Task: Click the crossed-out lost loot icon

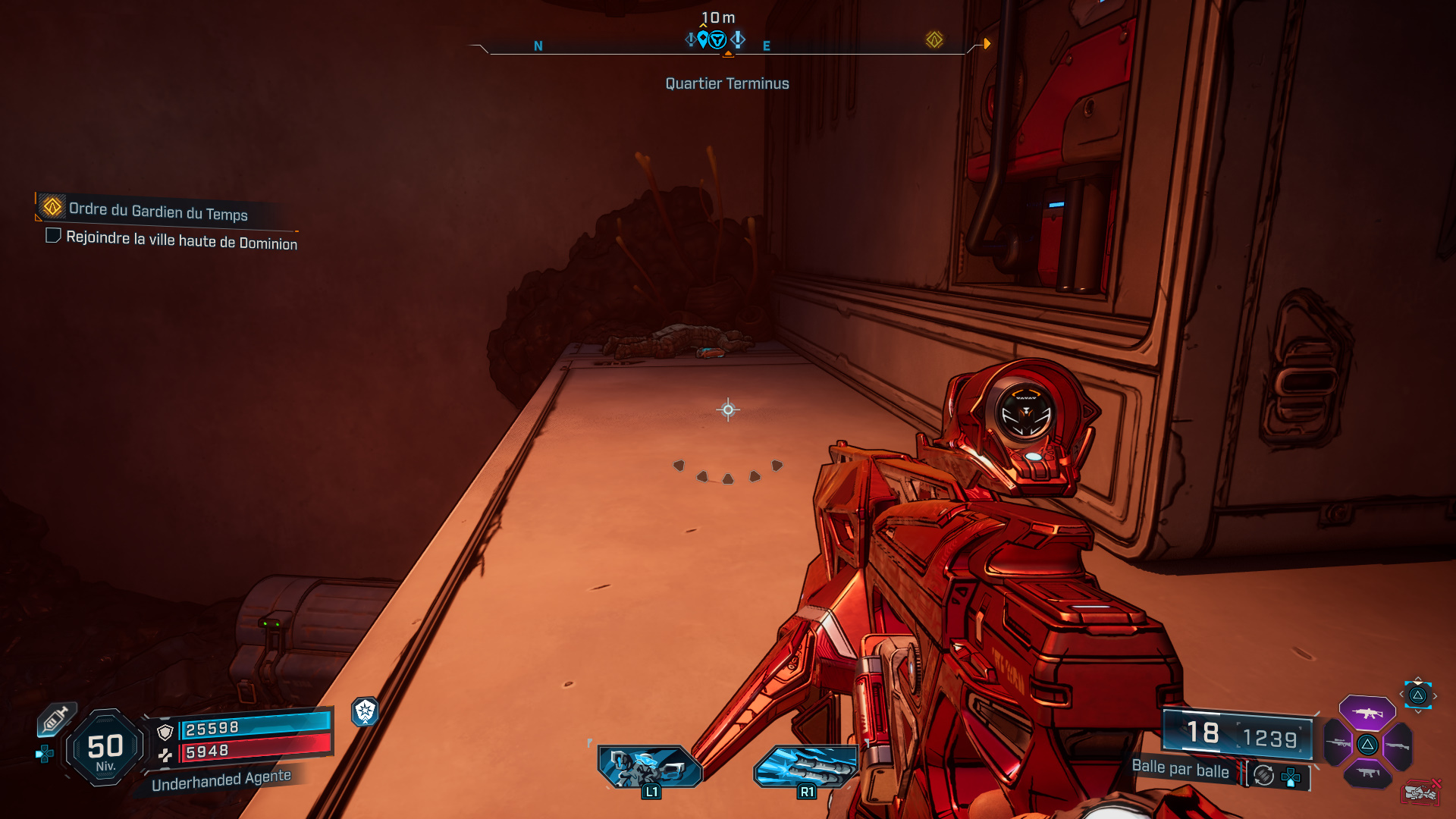Action: (x=1422, y=792)
